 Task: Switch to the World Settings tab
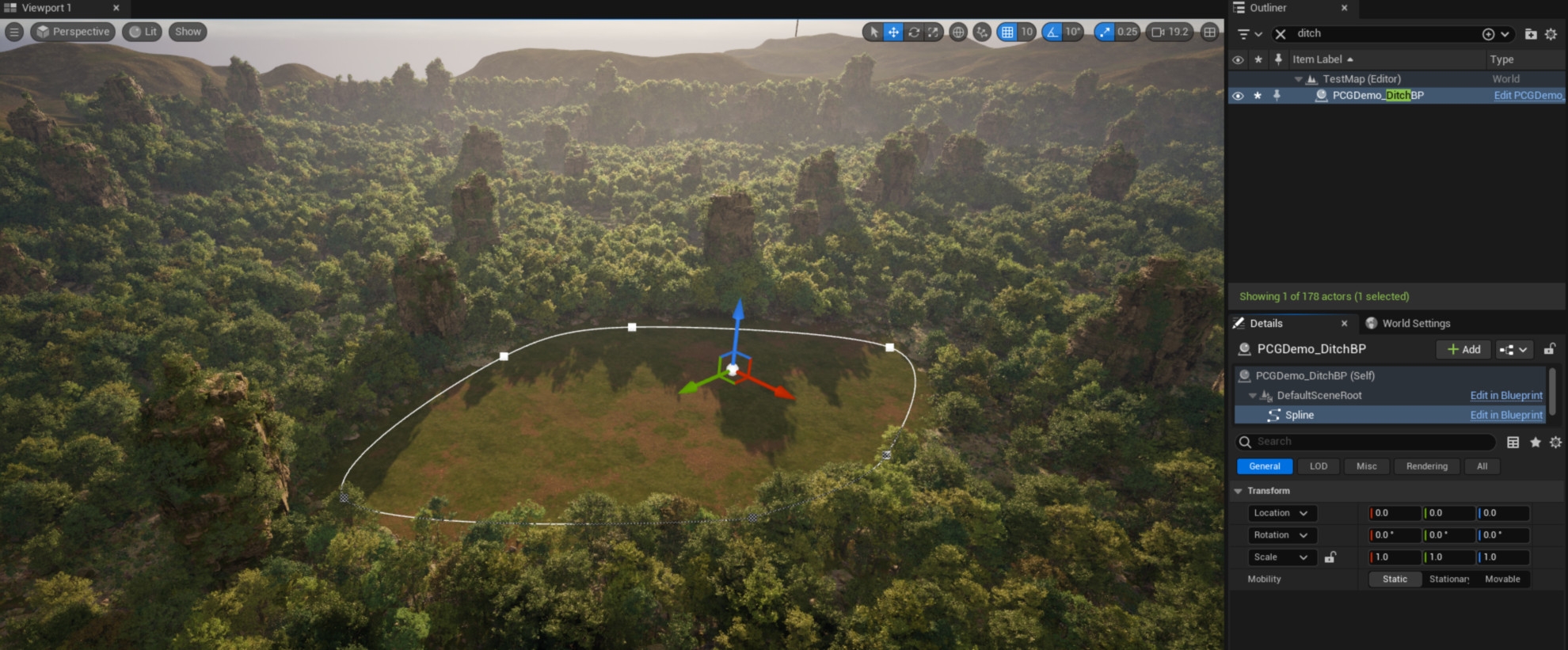click(x=1415, y=323)
